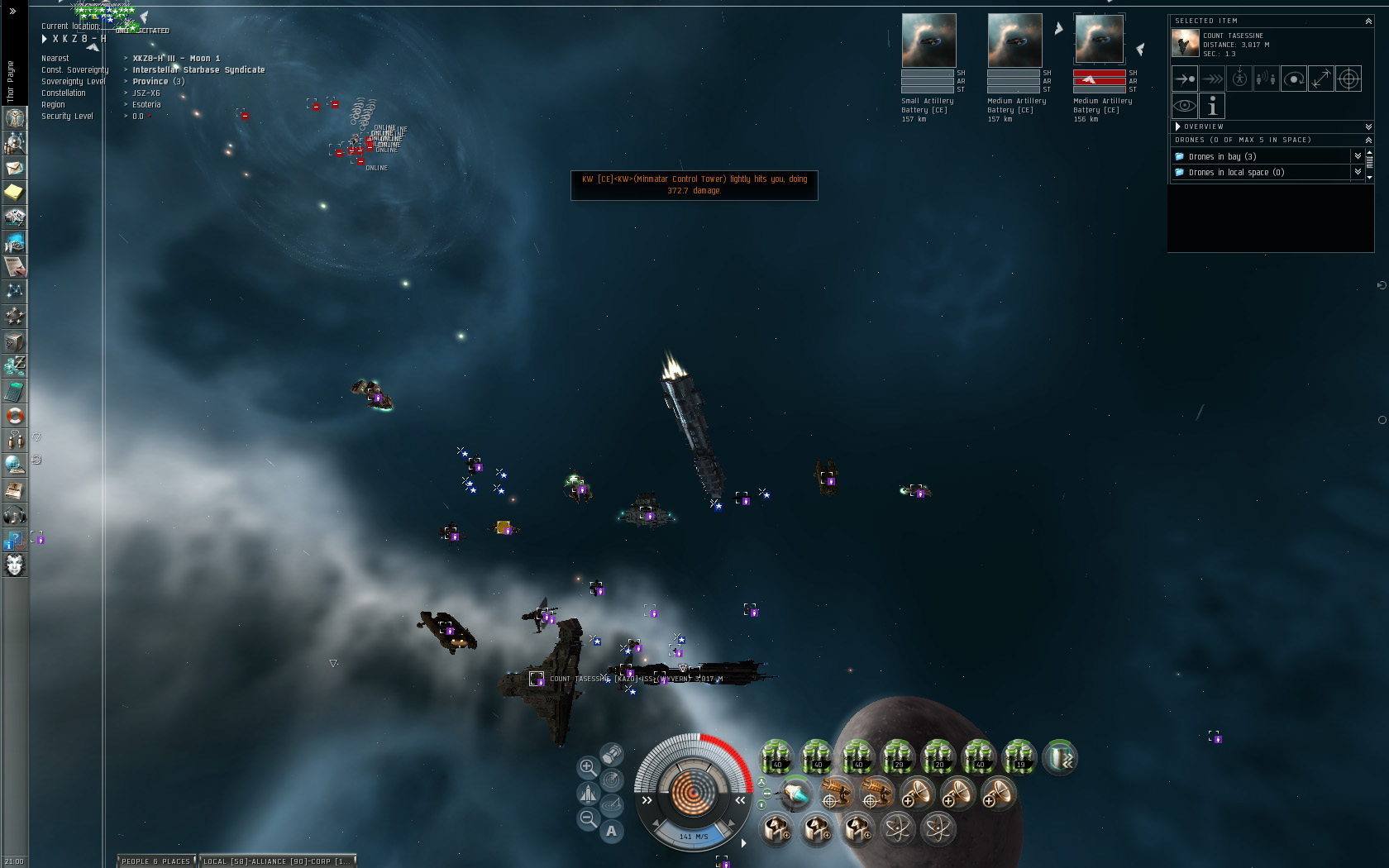Open the character sheet from the sidebar

tap(15, 118)
